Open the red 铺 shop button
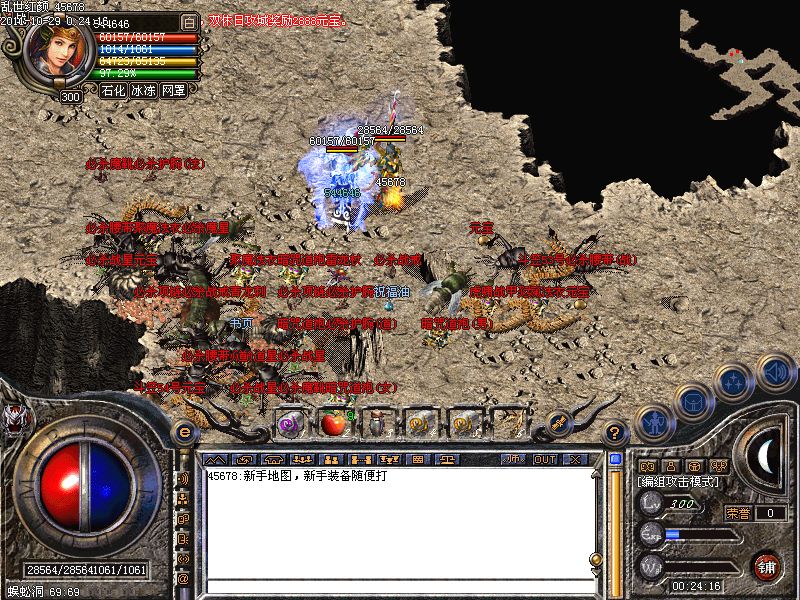 coord(767,566)
